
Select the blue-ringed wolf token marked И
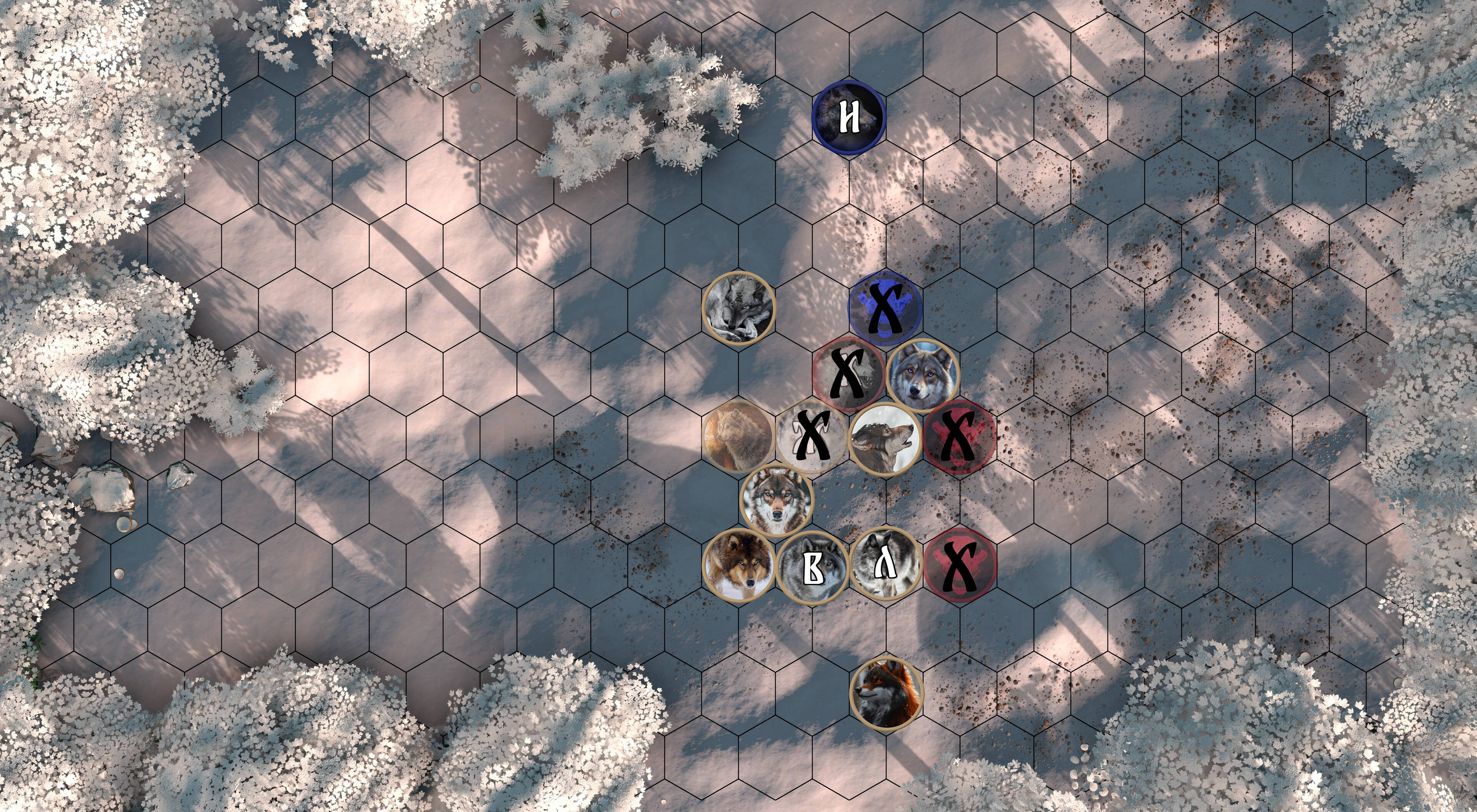(x=849, y=118)
